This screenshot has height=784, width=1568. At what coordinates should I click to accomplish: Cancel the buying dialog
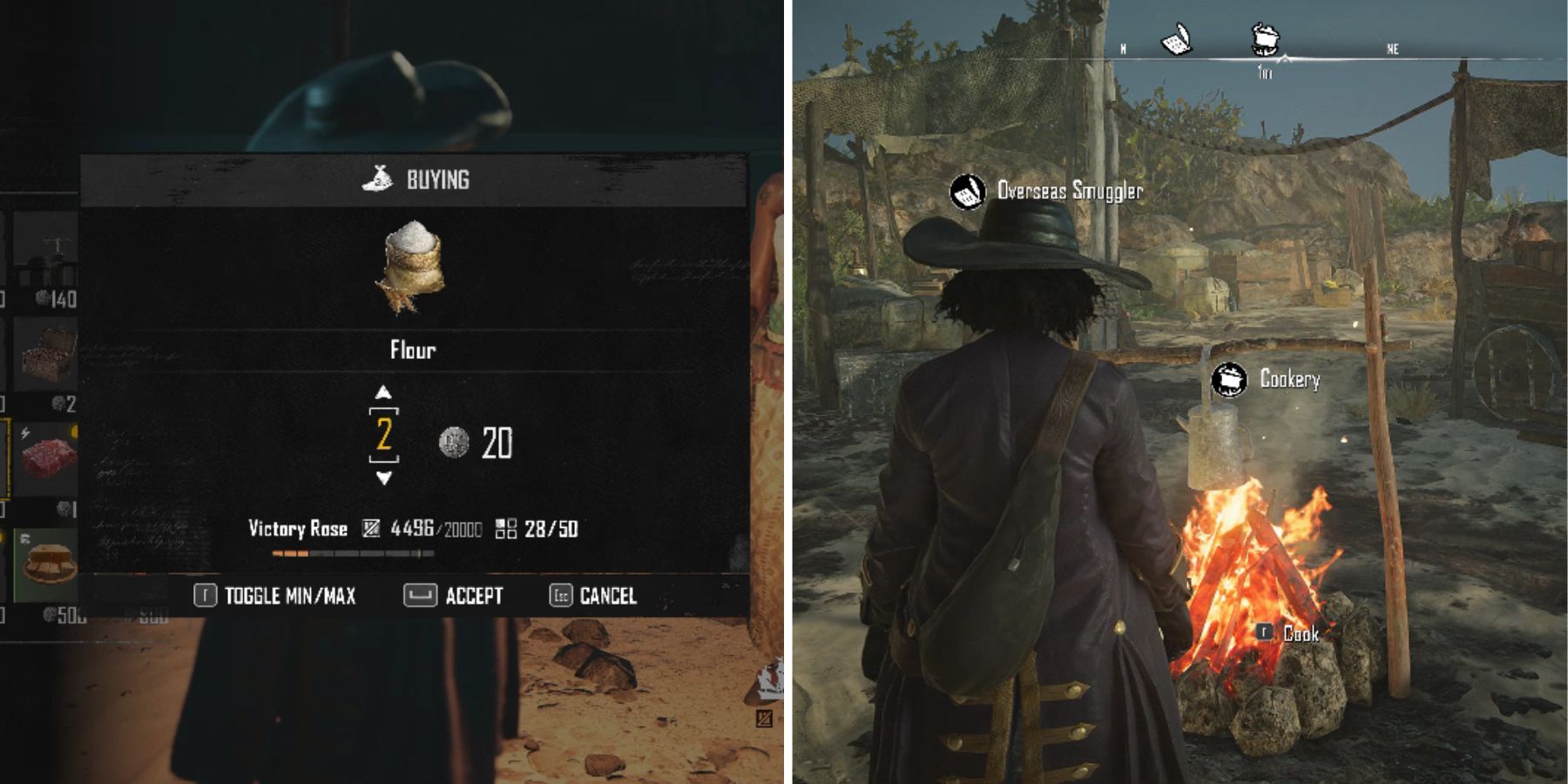click(x=593, y=596)
